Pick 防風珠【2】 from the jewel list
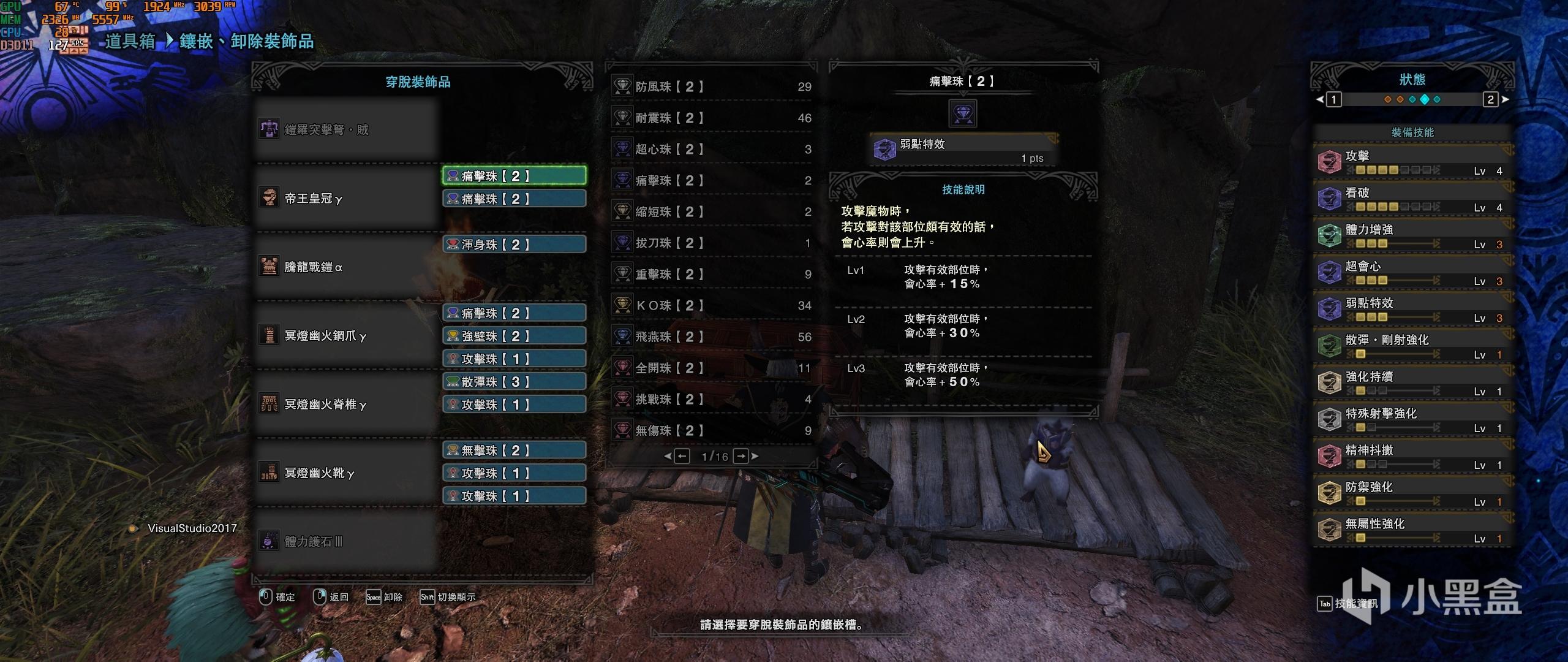Image resolution: width=1568 pixels, height=662 pixels. click(712, 87)
